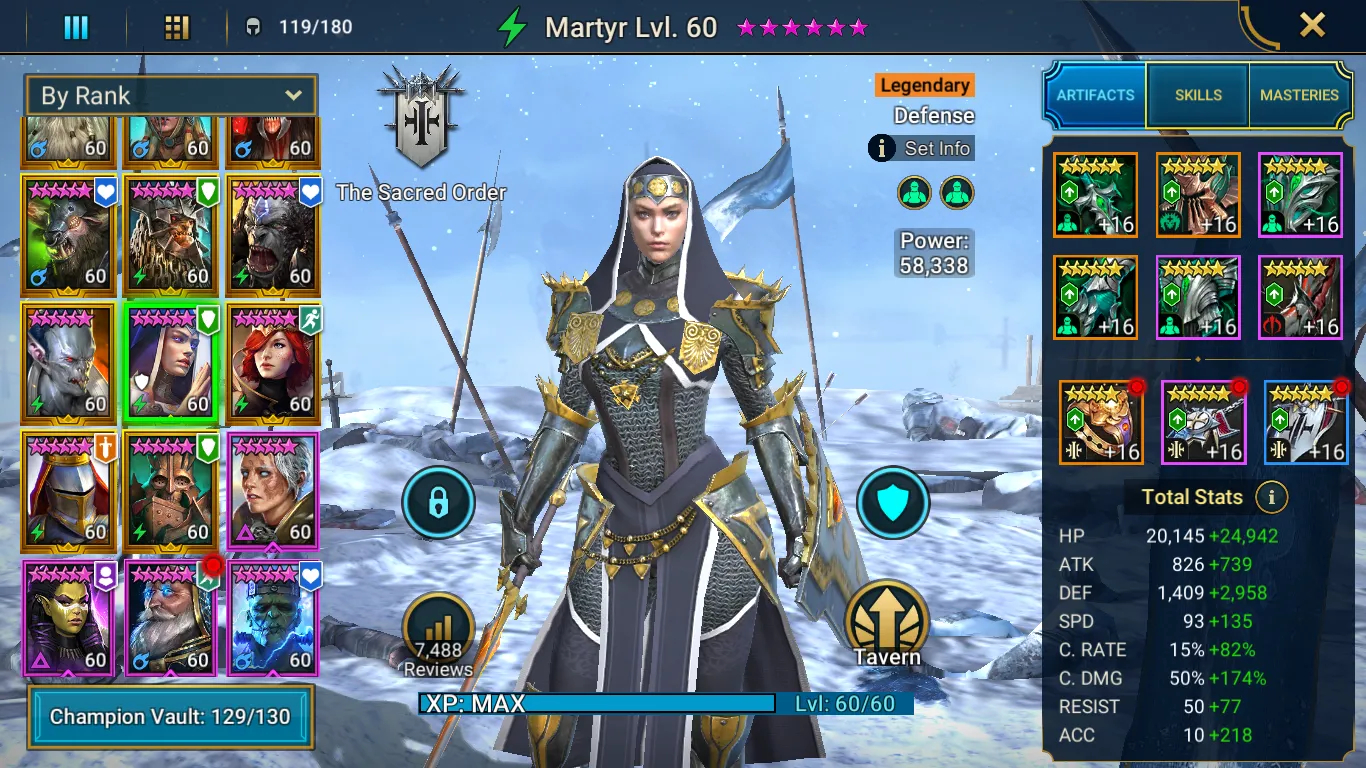1366x768 pixels.
Task: Select the Artifacts tab
Action: 1096,95
